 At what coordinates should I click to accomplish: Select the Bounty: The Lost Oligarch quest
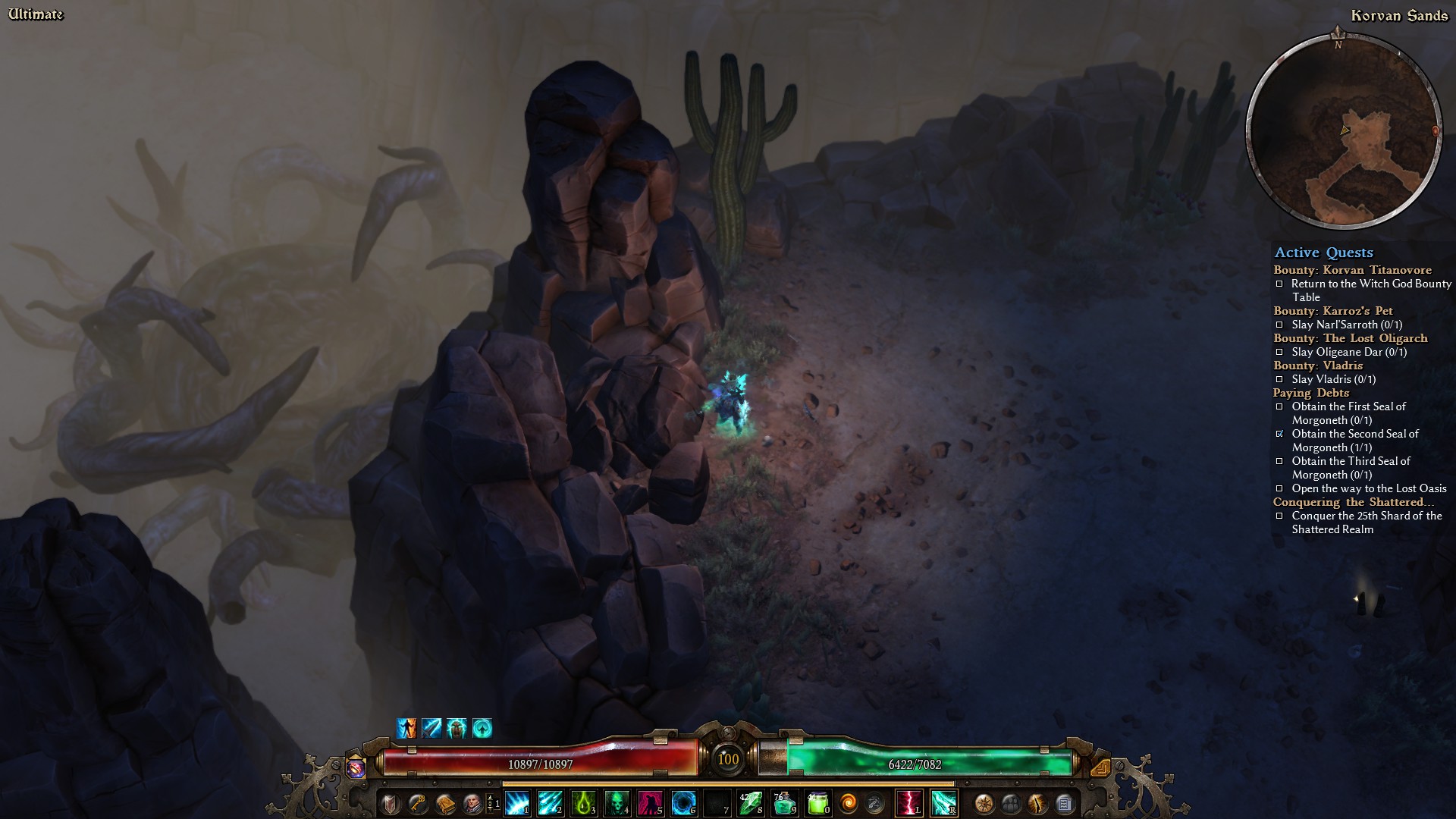coord(1350,338)
